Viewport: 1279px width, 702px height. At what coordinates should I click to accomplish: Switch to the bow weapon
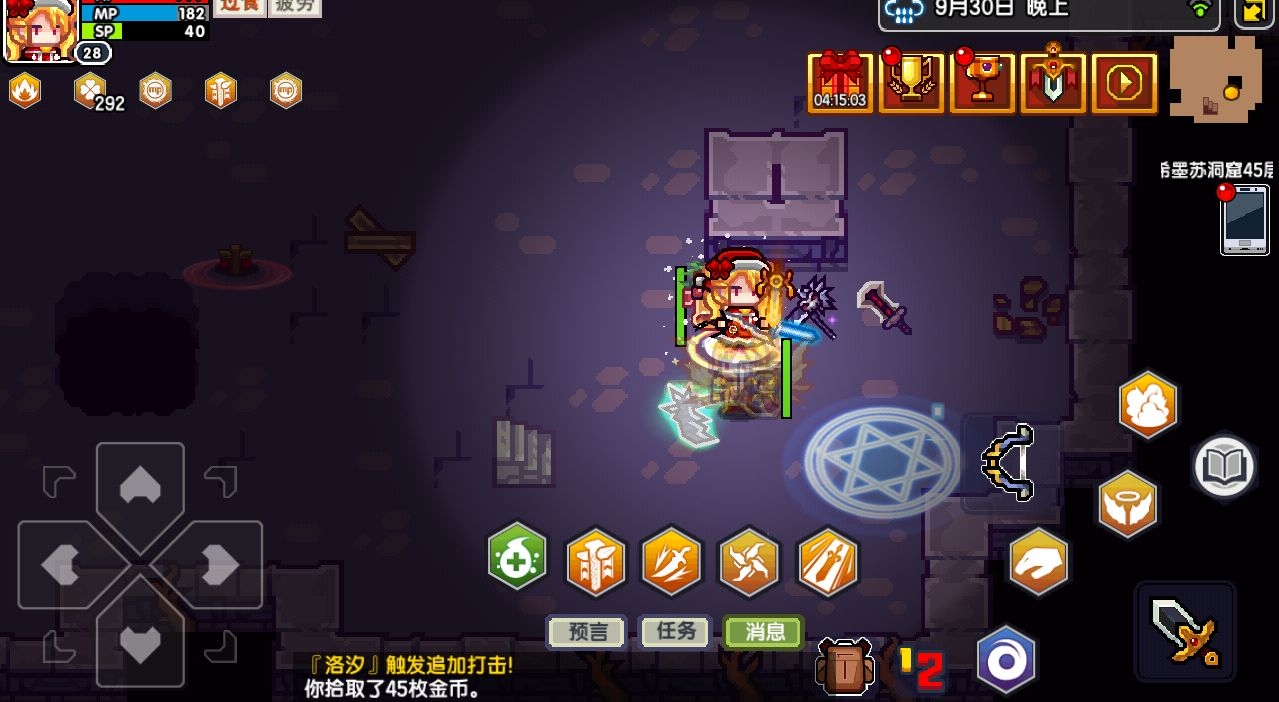[1008, 462]
